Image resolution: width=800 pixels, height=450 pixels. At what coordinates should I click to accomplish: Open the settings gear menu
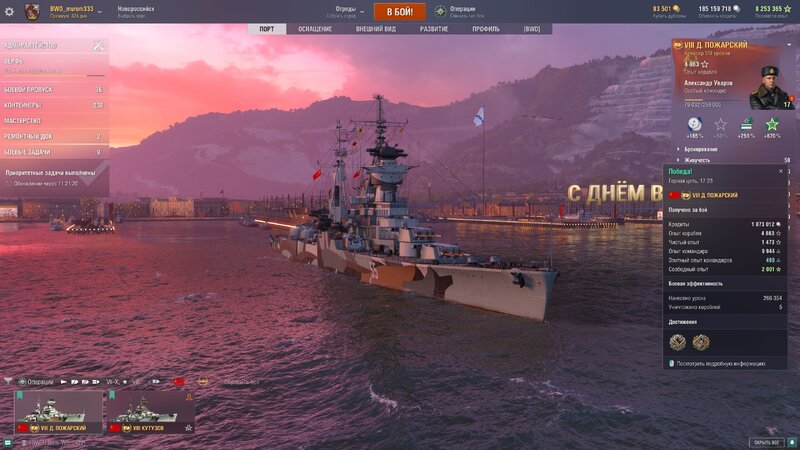[10, 11]
